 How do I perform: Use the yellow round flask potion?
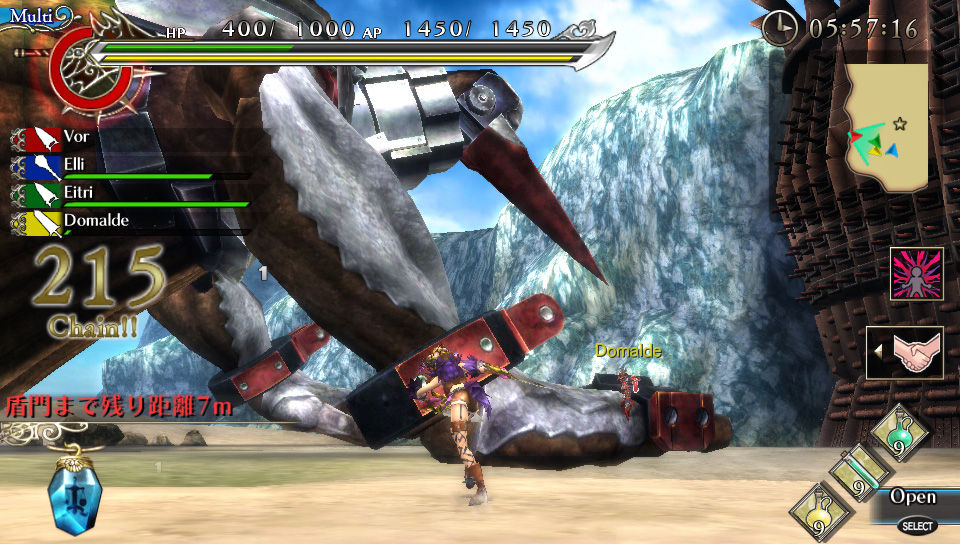[818, 512]
